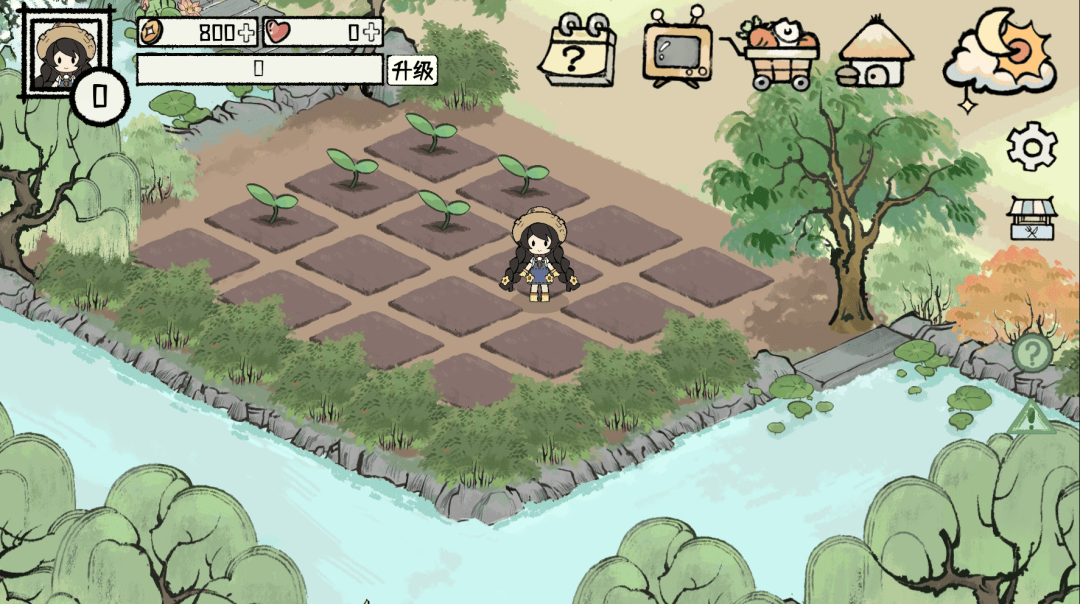This screenshot has height=604, width=1080.
Task: Open the calendar with question mark
Action: [x=578, y=51]
